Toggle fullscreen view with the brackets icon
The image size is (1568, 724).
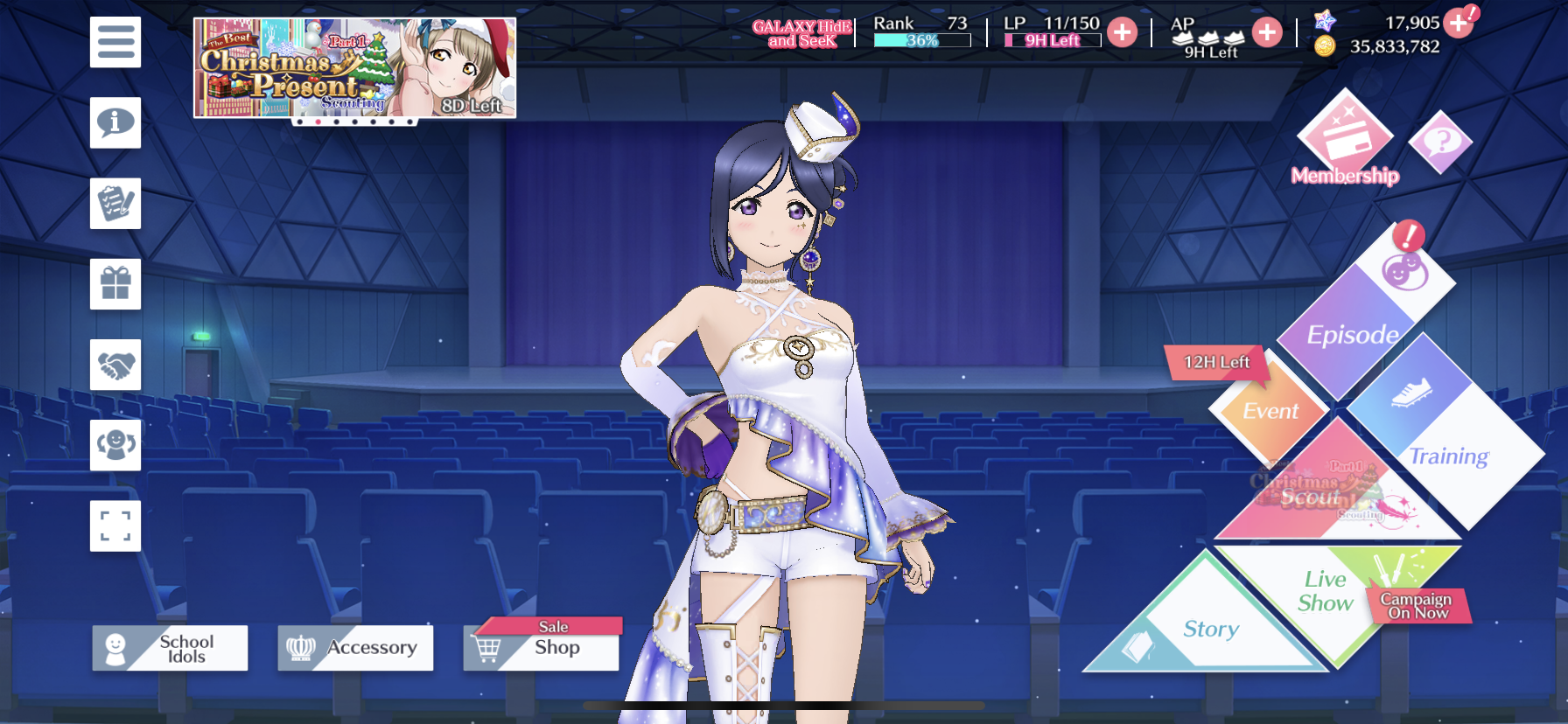tap(115, 526)
